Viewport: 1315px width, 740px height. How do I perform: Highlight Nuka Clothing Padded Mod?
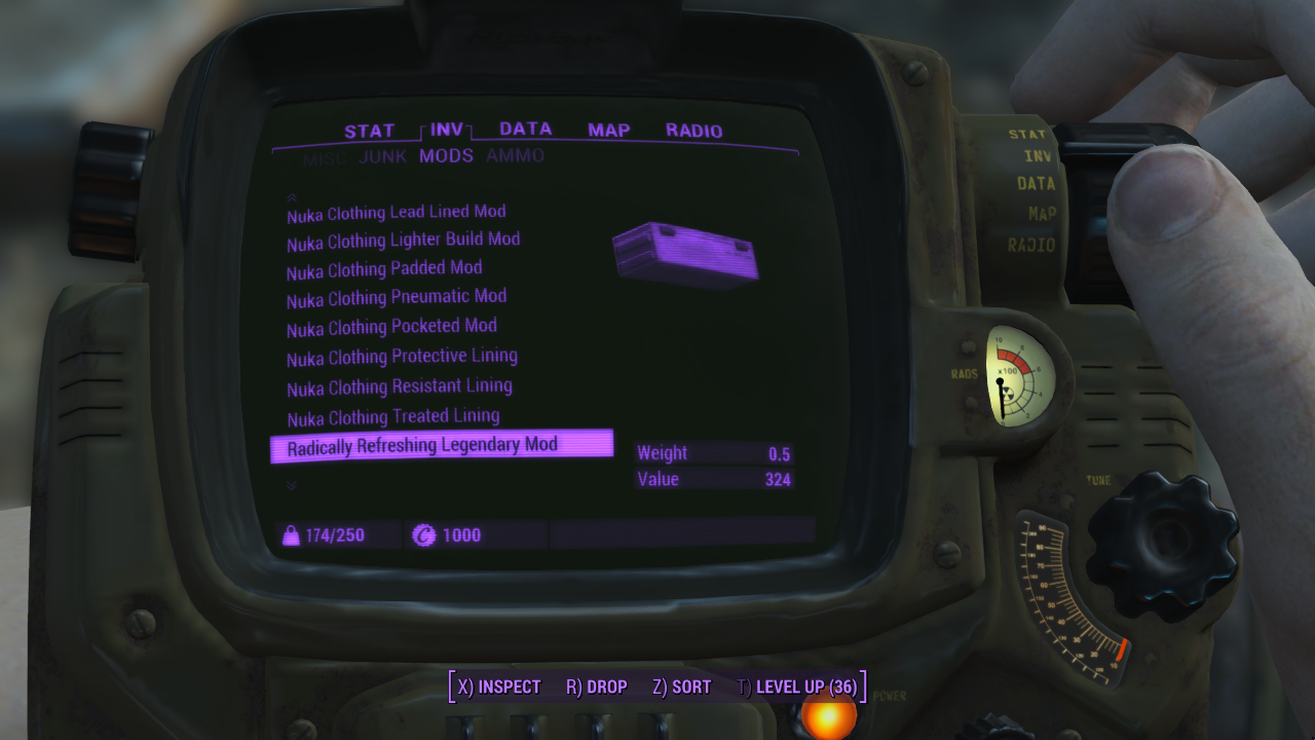click(x=384, y=270)
